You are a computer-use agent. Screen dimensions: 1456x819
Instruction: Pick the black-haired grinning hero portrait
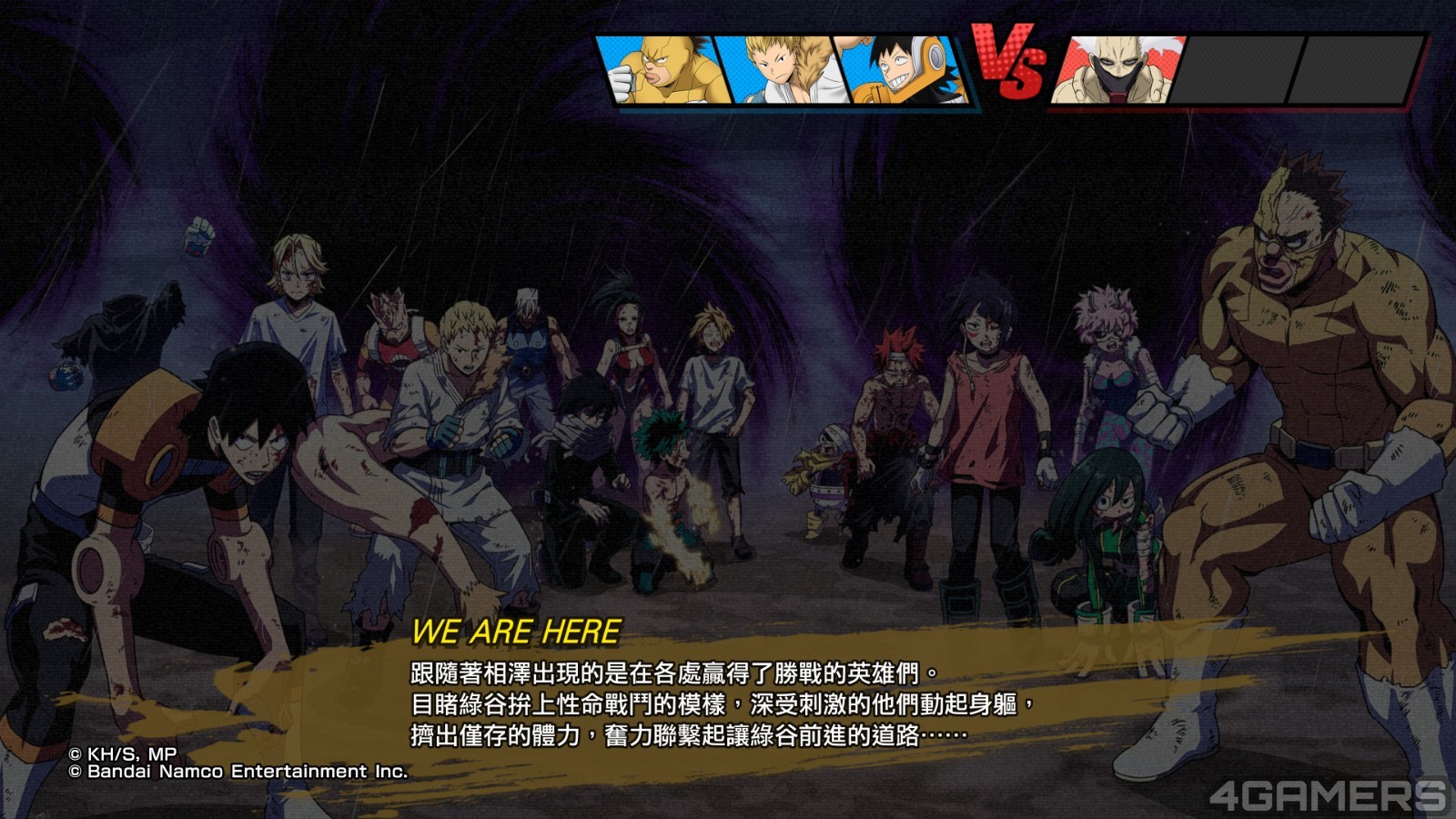[x=904, y=71]
